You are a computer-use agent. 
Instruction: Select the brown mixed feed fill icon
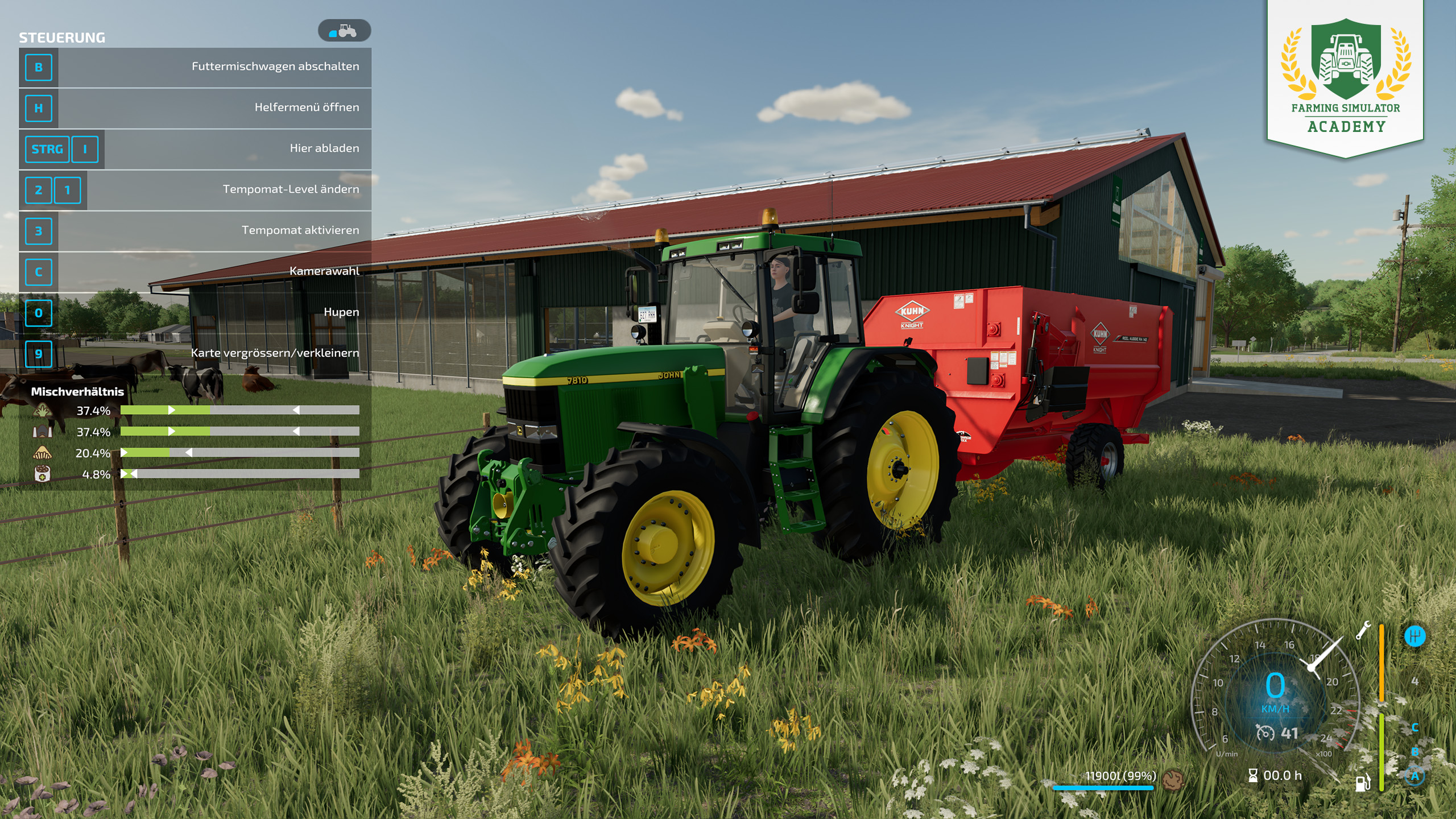[x=1172, y=779]
